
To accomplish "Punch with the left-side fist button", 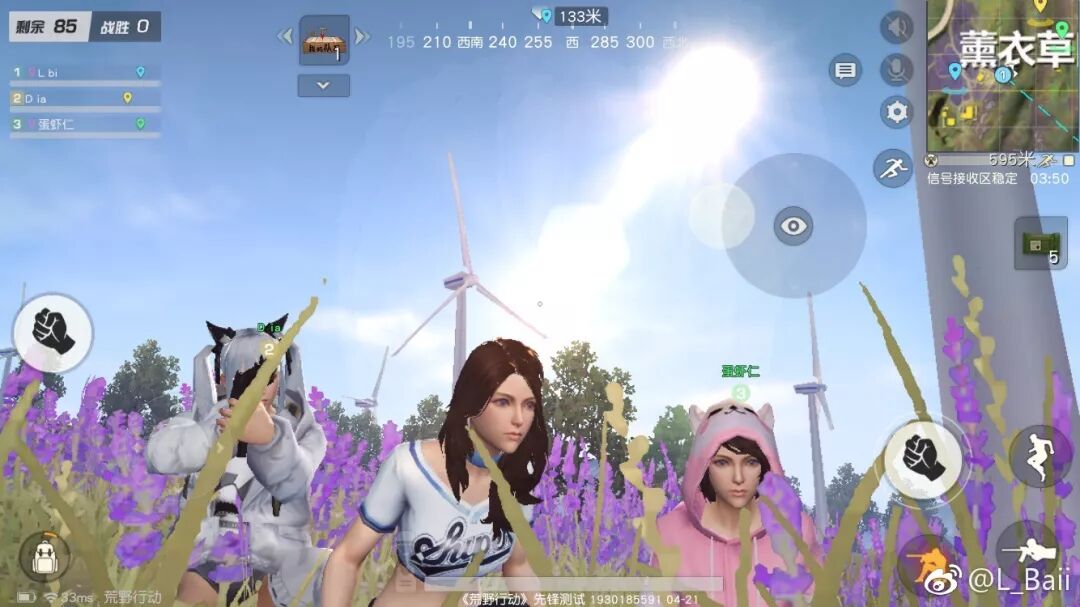I will point(52,332).
